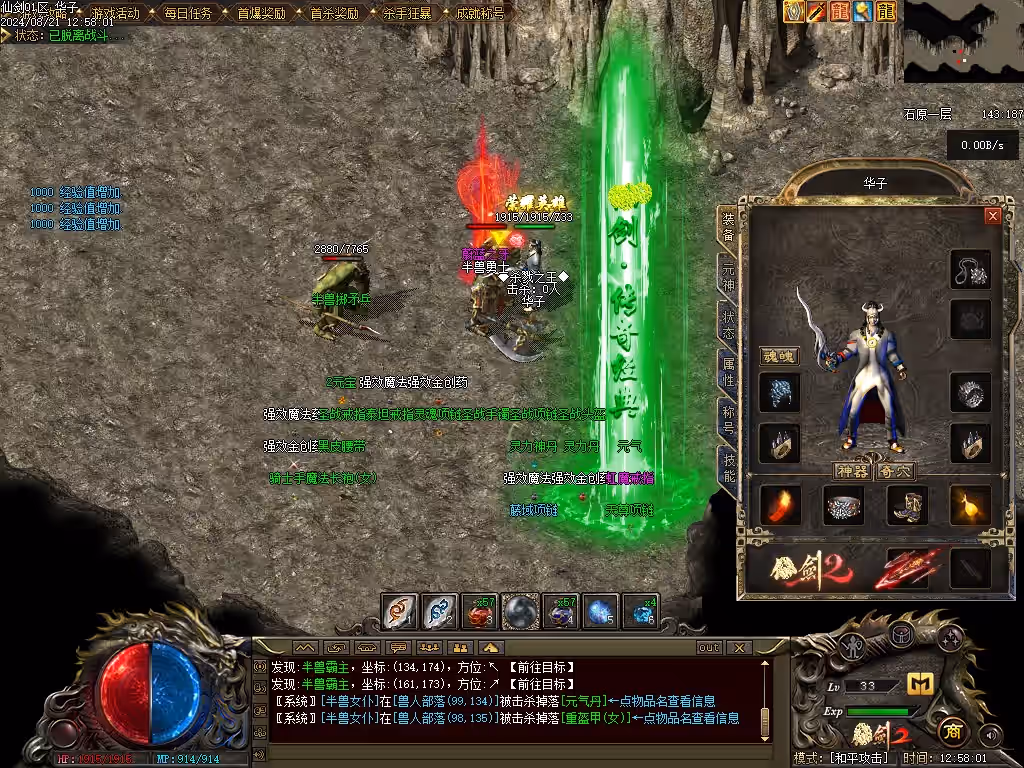Image resolution: width=1024 pixels, height=768 pixels.
Task: Select the equipped necklace slot
Action: [969, 269]
